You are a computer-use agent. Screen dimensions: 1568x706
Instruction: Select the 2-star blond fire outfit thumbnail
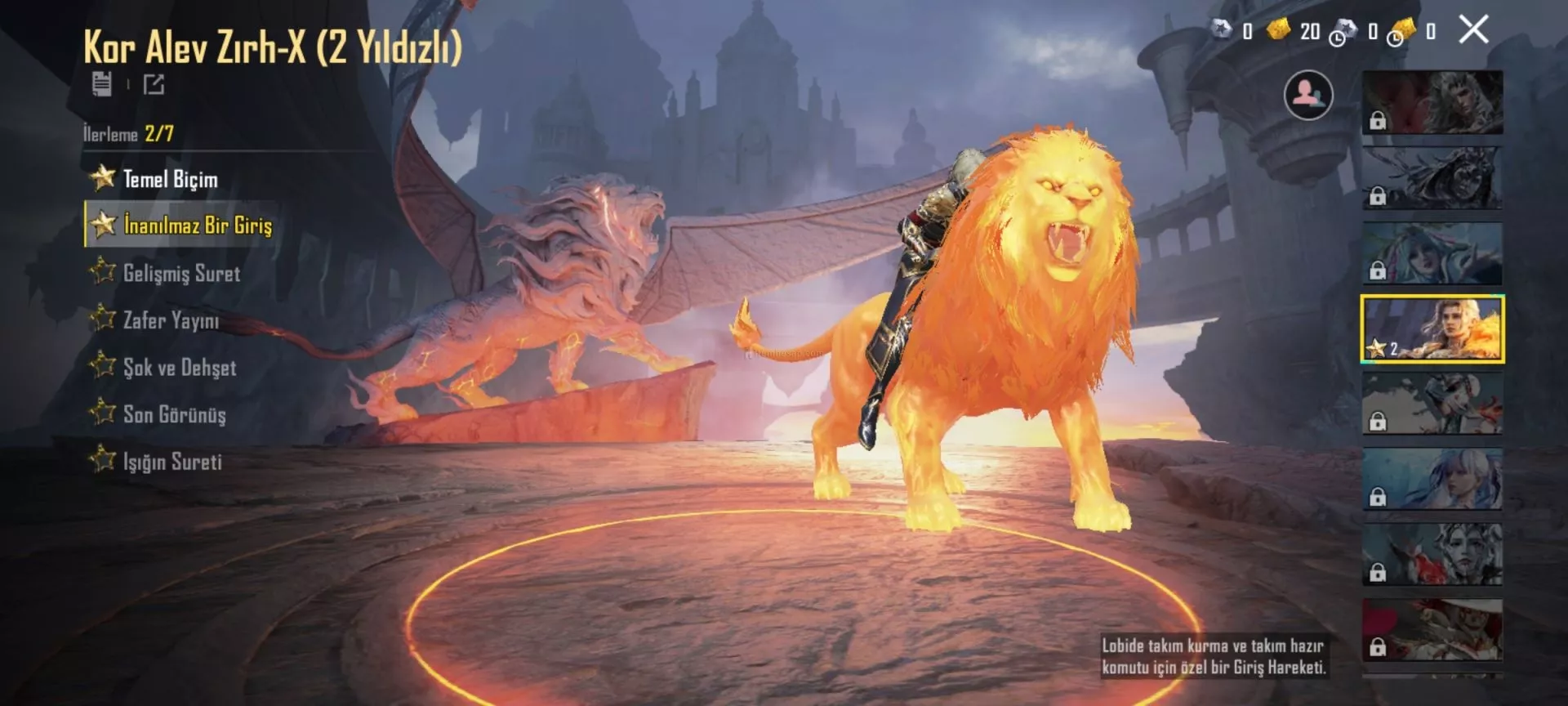tap(1432, 328)
